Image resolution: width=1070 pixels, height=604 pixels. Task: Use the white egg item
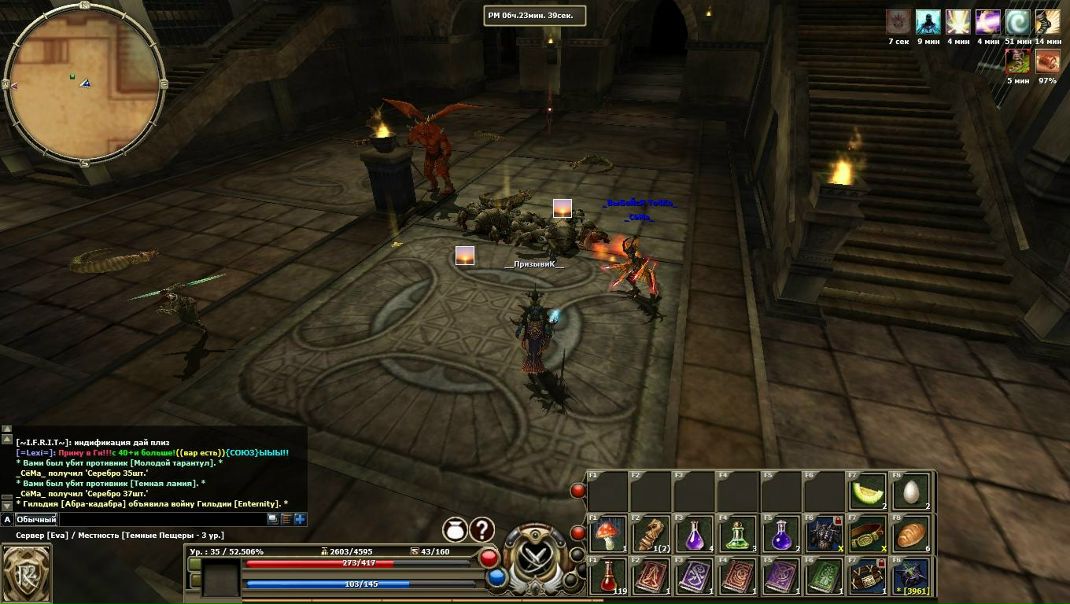click(911, 491)
